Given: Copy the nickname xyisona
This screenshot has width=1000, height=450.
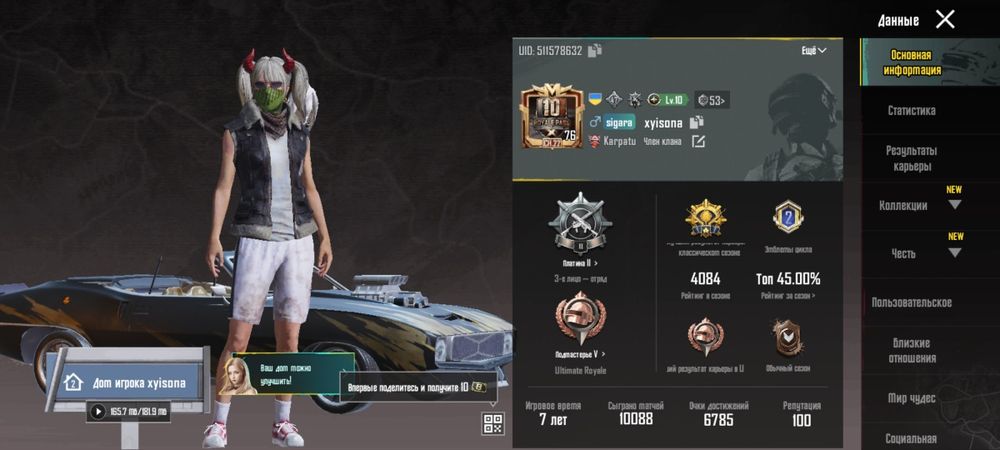Looking at the screenshot, I should (697, 122).
